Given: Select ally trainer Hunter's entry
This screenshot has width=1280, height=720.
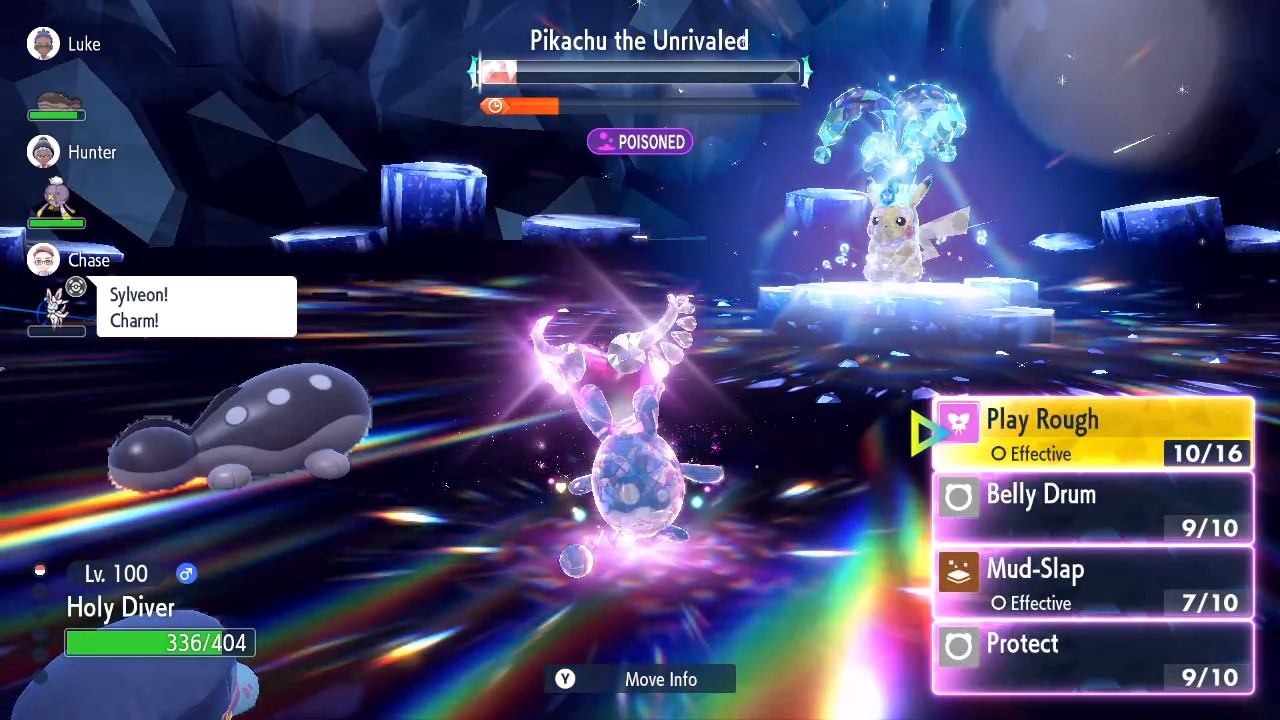Looking at the screenshot, I should [x=72, y=153].
